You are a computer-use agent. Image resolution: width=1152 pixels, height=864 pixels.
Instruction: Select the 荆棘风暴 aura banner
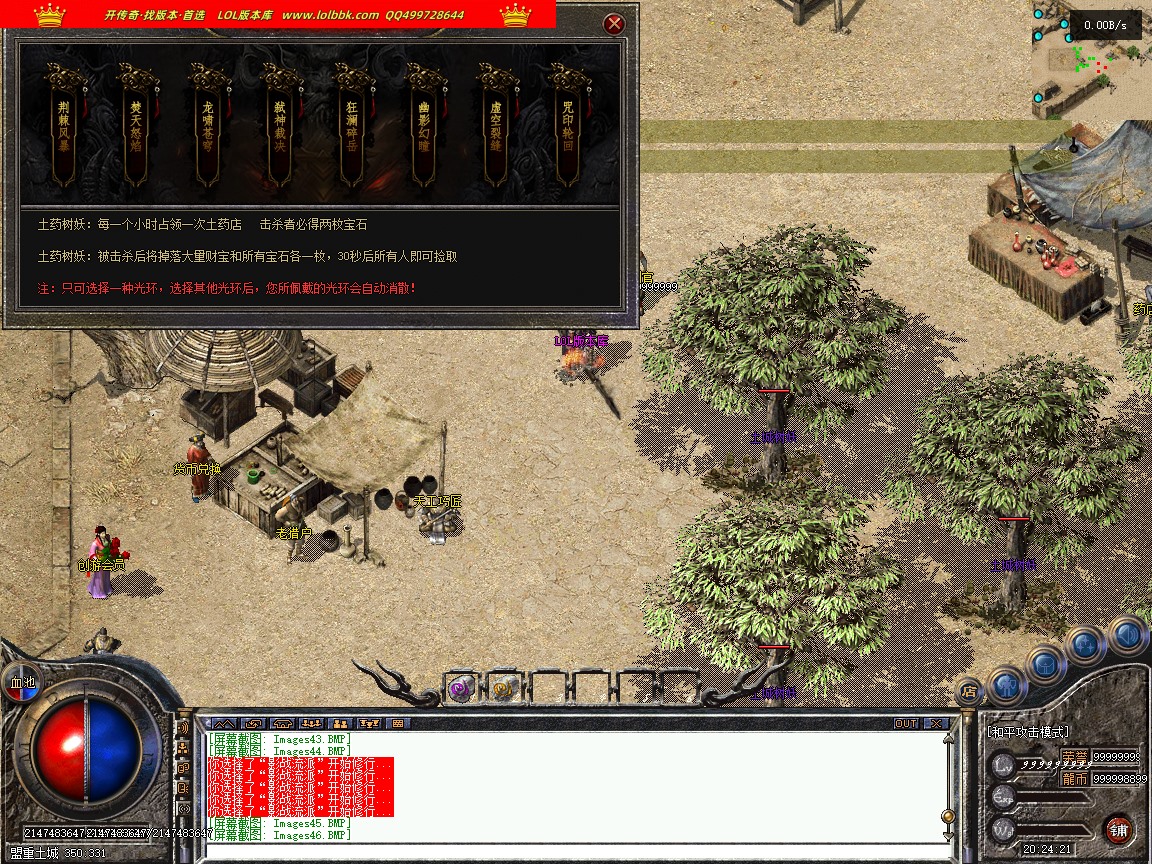click(x=64, y=128)
